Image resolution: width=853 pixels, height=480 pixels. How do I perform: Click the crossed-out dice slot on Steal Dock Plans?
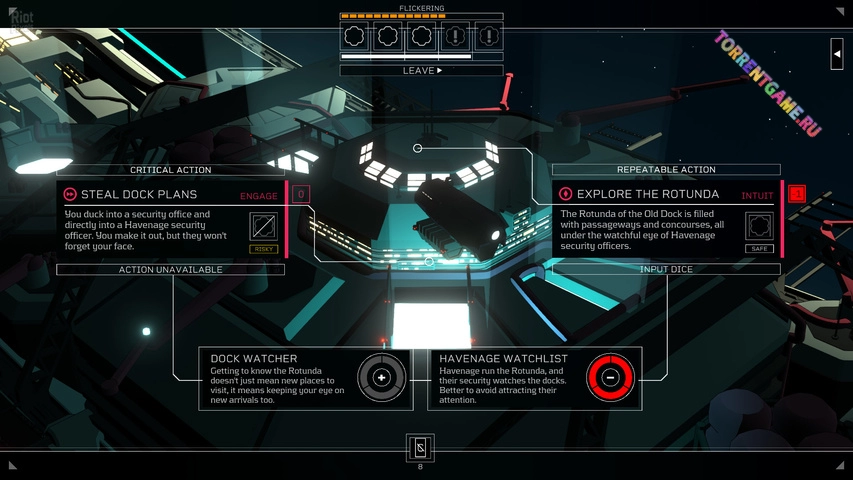(x=263, y=226)
